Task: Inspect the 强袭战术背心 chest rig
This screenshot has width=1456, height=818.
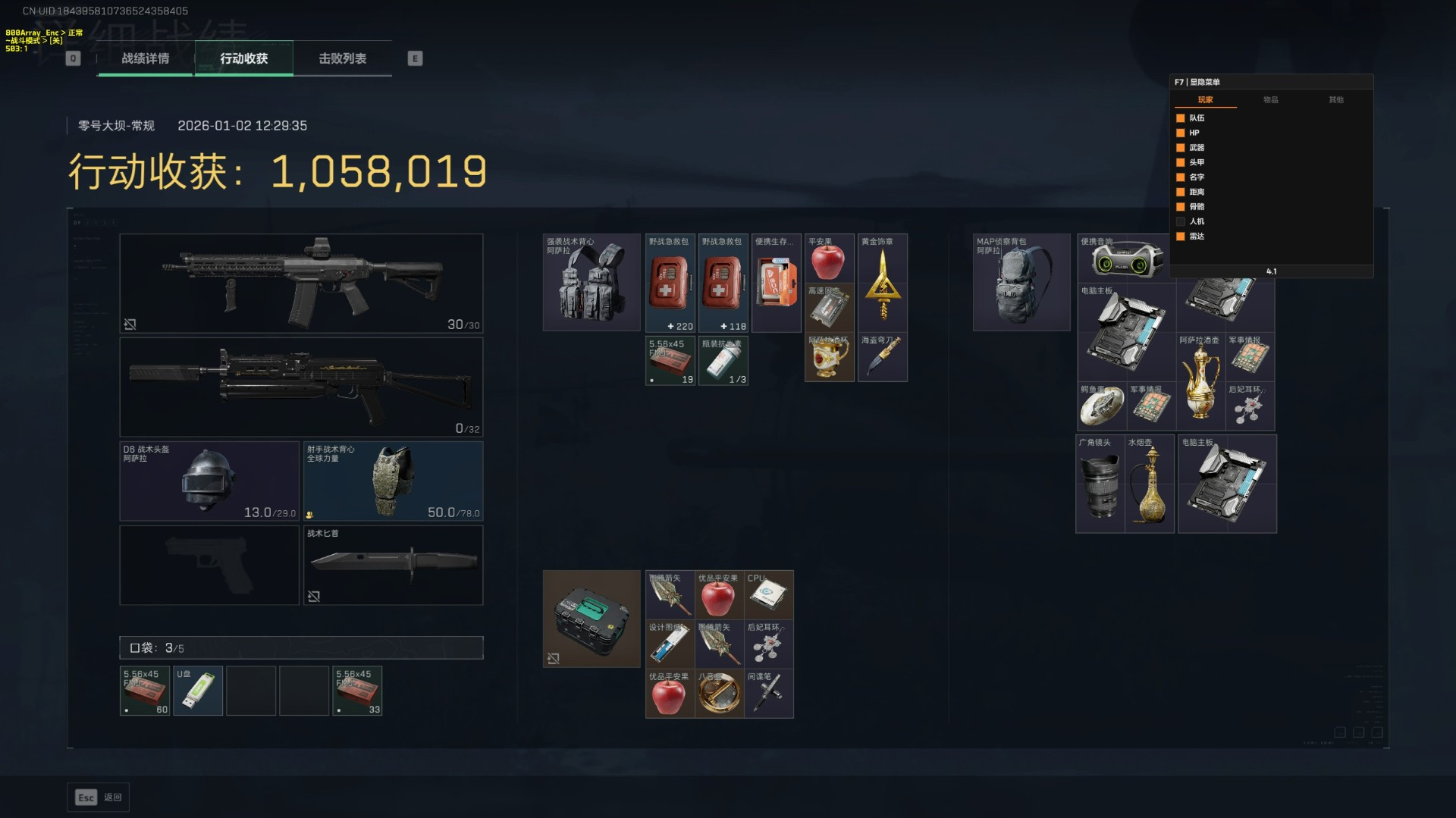Action: coord(591,282)
